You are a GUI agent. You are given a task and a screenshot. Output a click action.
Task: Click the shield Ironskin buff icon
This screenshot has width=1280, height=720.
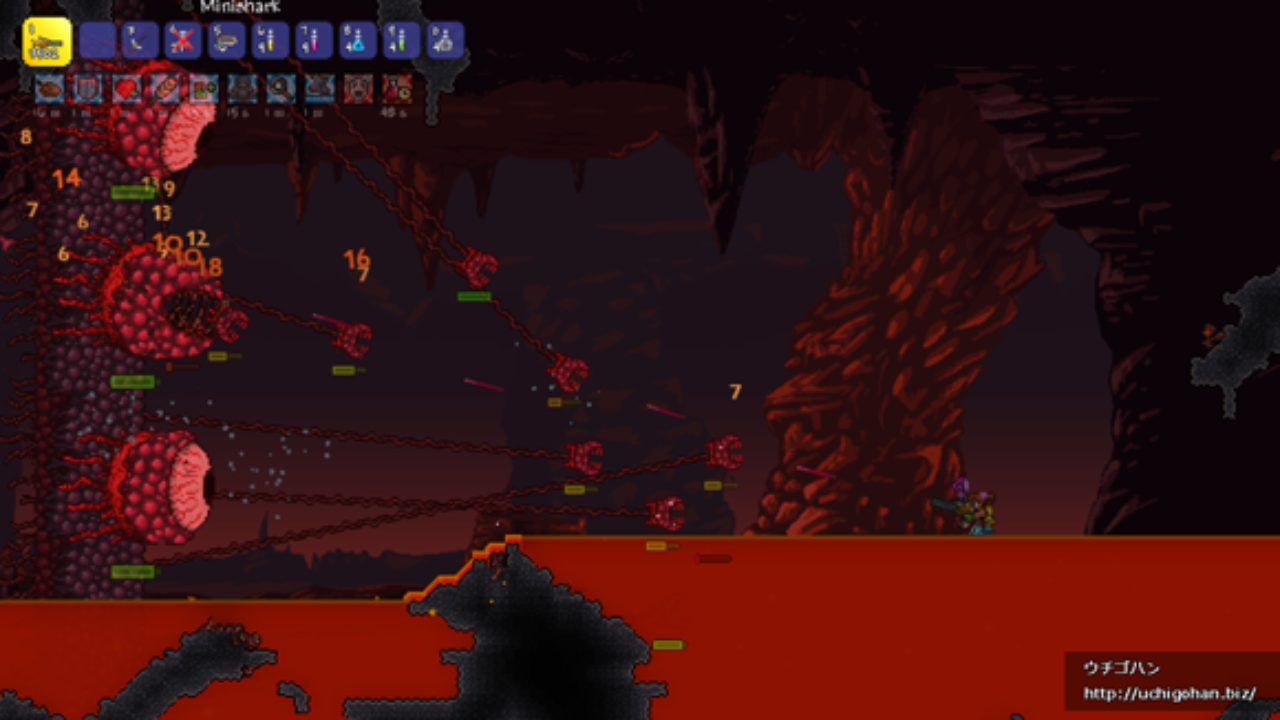point(88,89)
